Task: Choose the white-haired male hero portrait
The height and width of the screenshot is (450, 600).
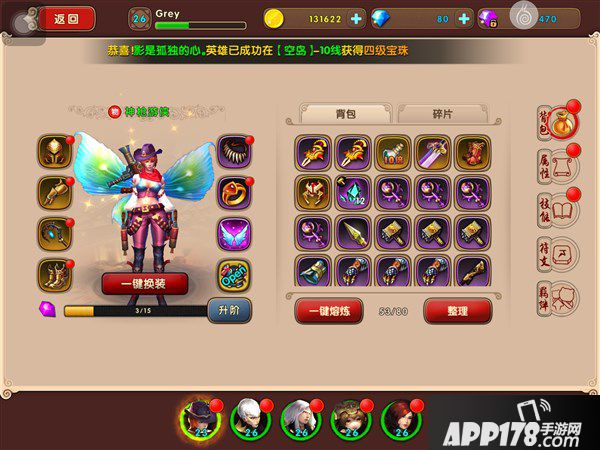Action: (249, 416)
